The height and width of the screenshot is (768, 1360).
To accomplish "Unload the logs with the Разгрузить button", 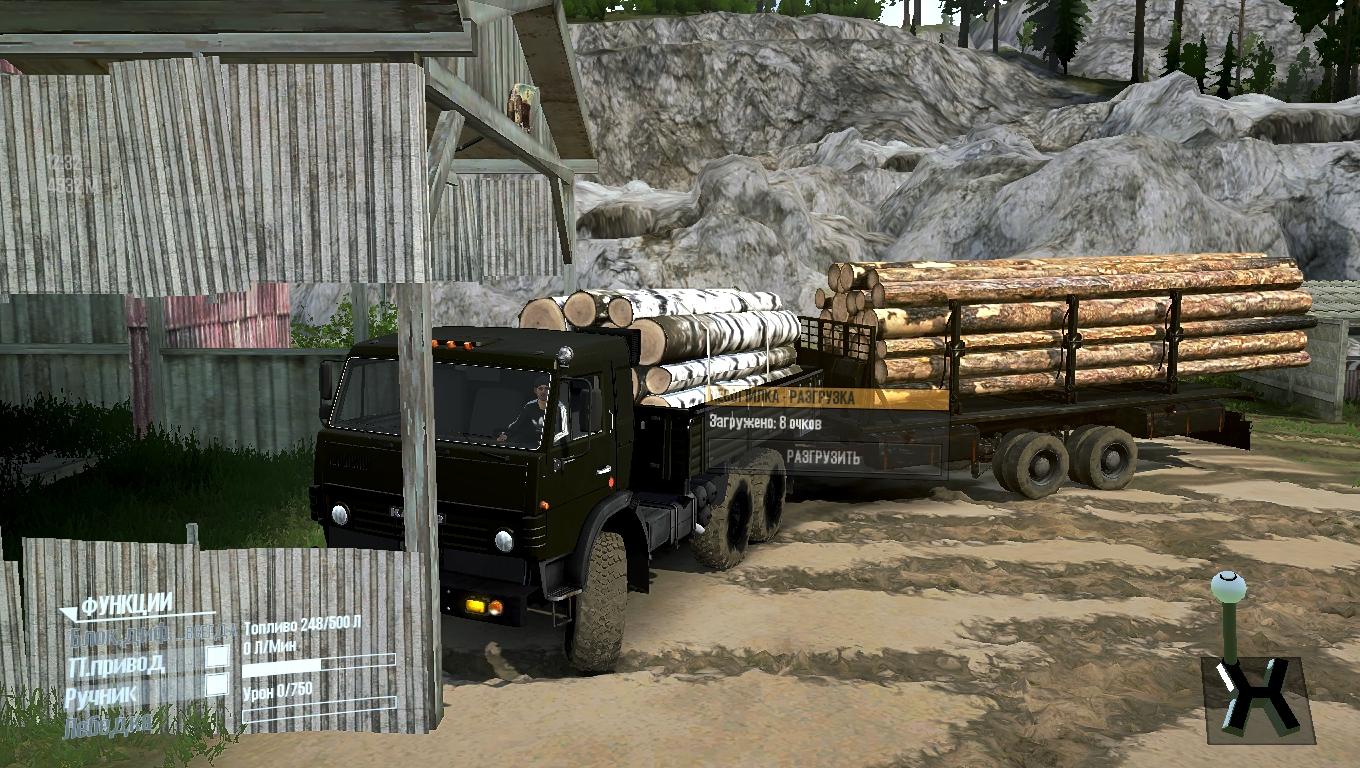I will pos(823,457).
